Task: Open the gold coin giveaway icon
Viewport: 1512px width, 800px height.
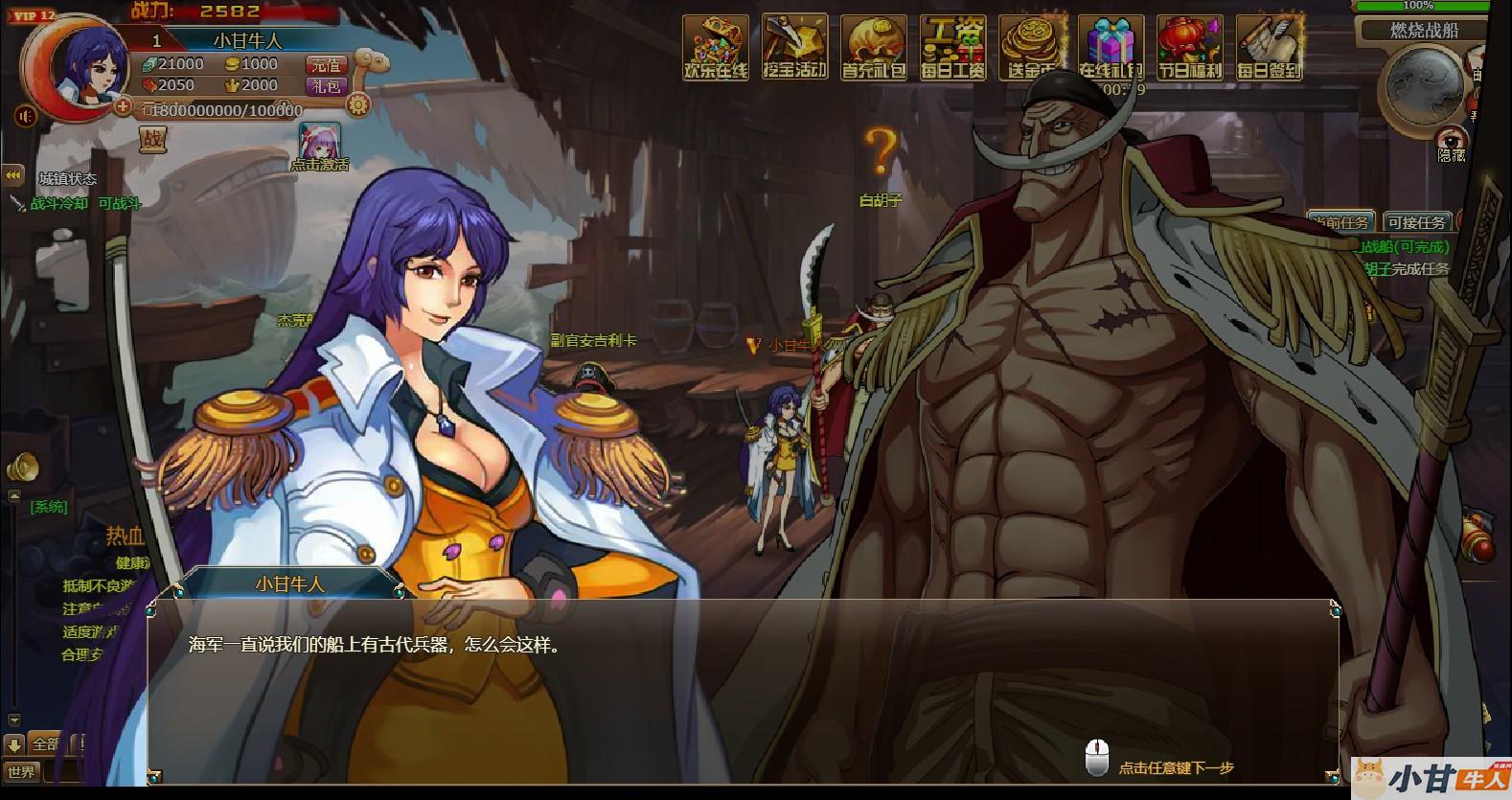Action: (1032, 46)
